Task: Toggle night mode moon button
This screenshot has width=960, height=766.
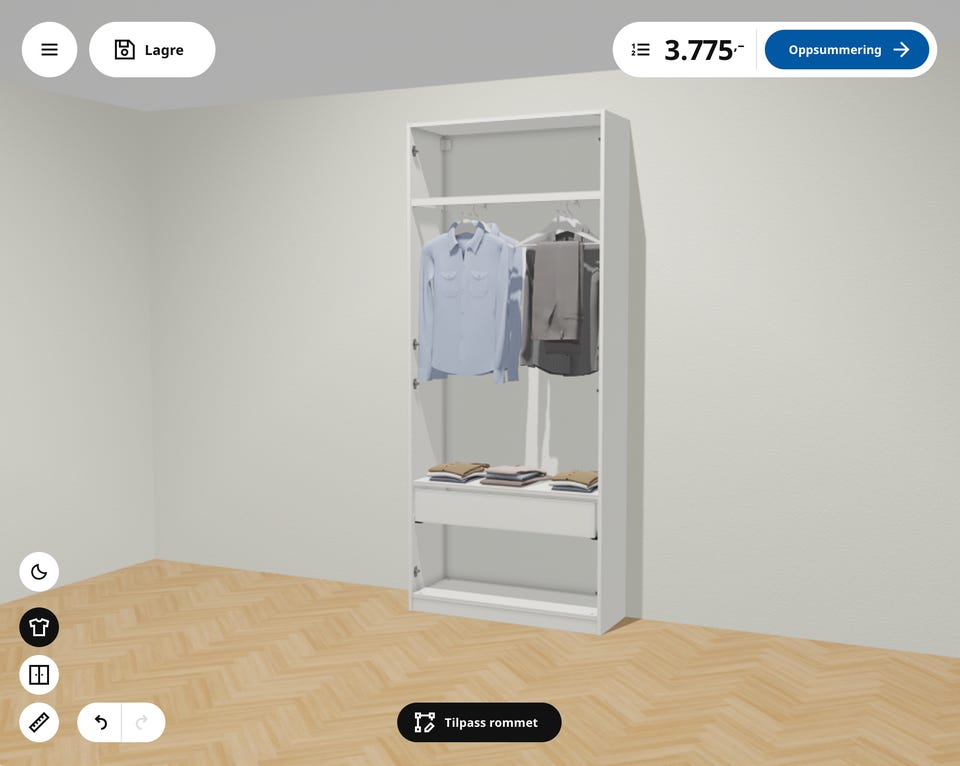Action: click(x=39, y=572)
